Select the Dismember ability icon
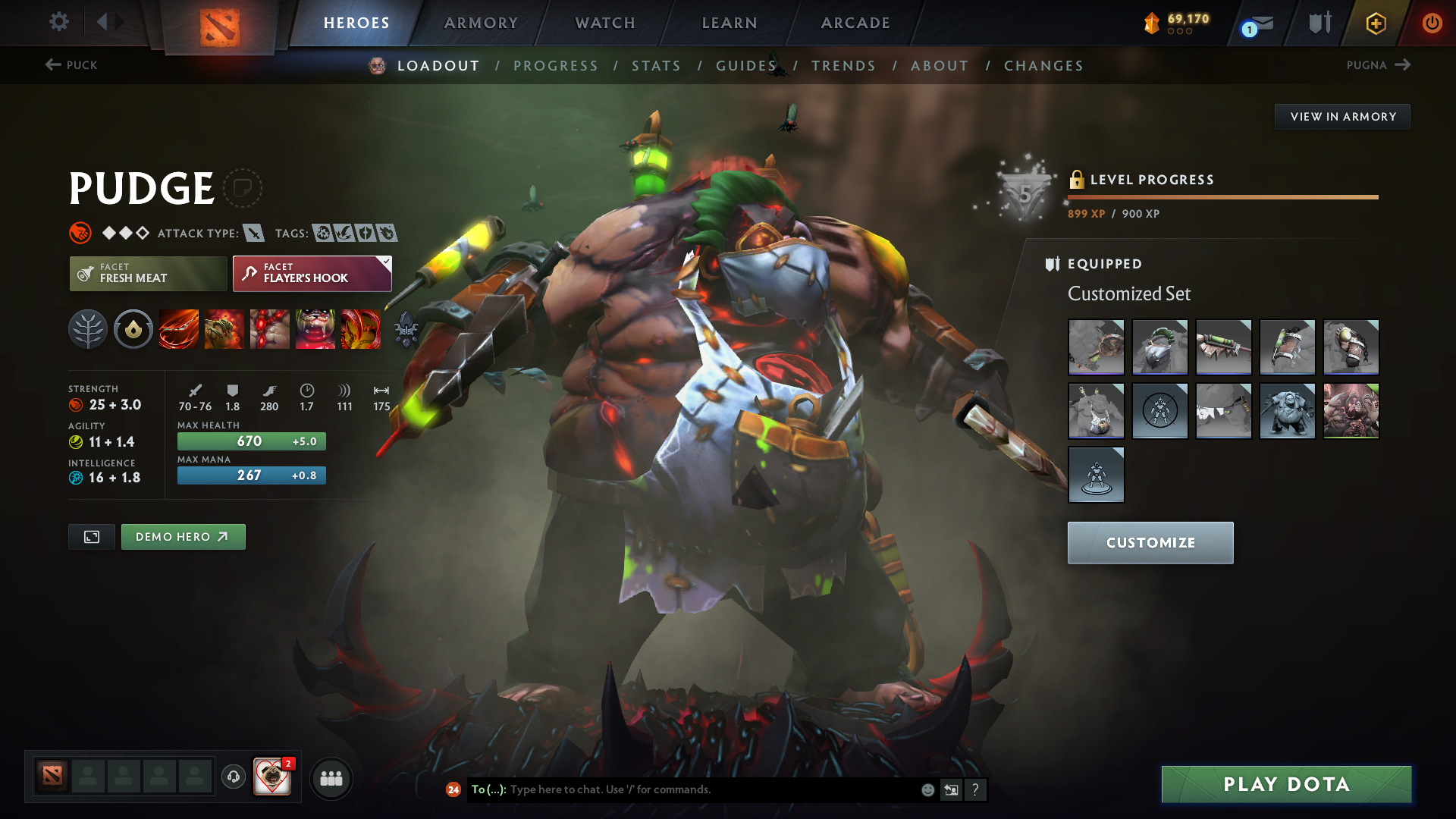The height and width of the screenshot is (819, 1456). (x=315, y=329)
